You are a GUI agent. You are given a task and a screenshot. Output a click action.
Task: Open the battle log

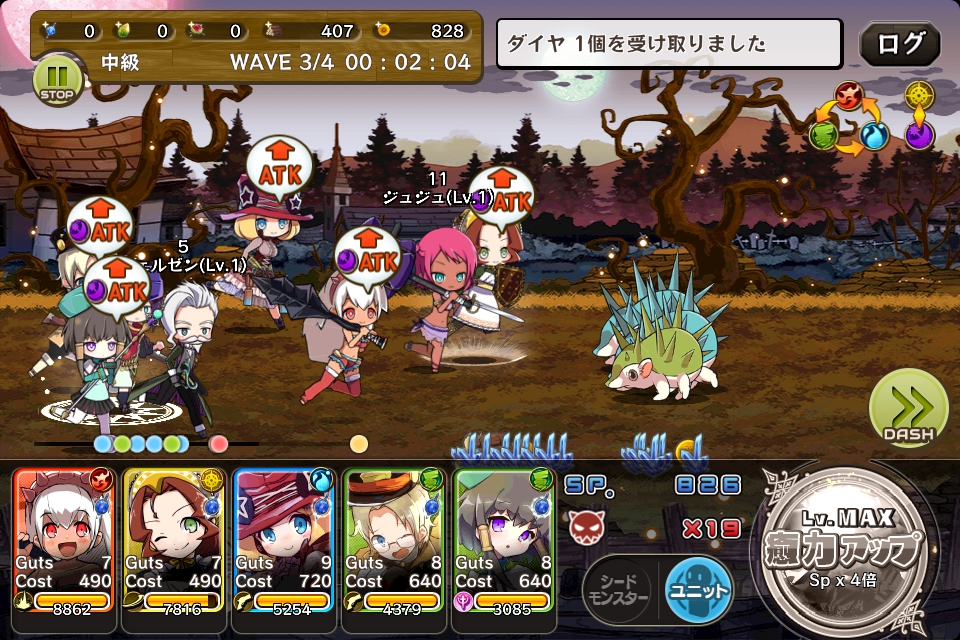tap(899, 45)
